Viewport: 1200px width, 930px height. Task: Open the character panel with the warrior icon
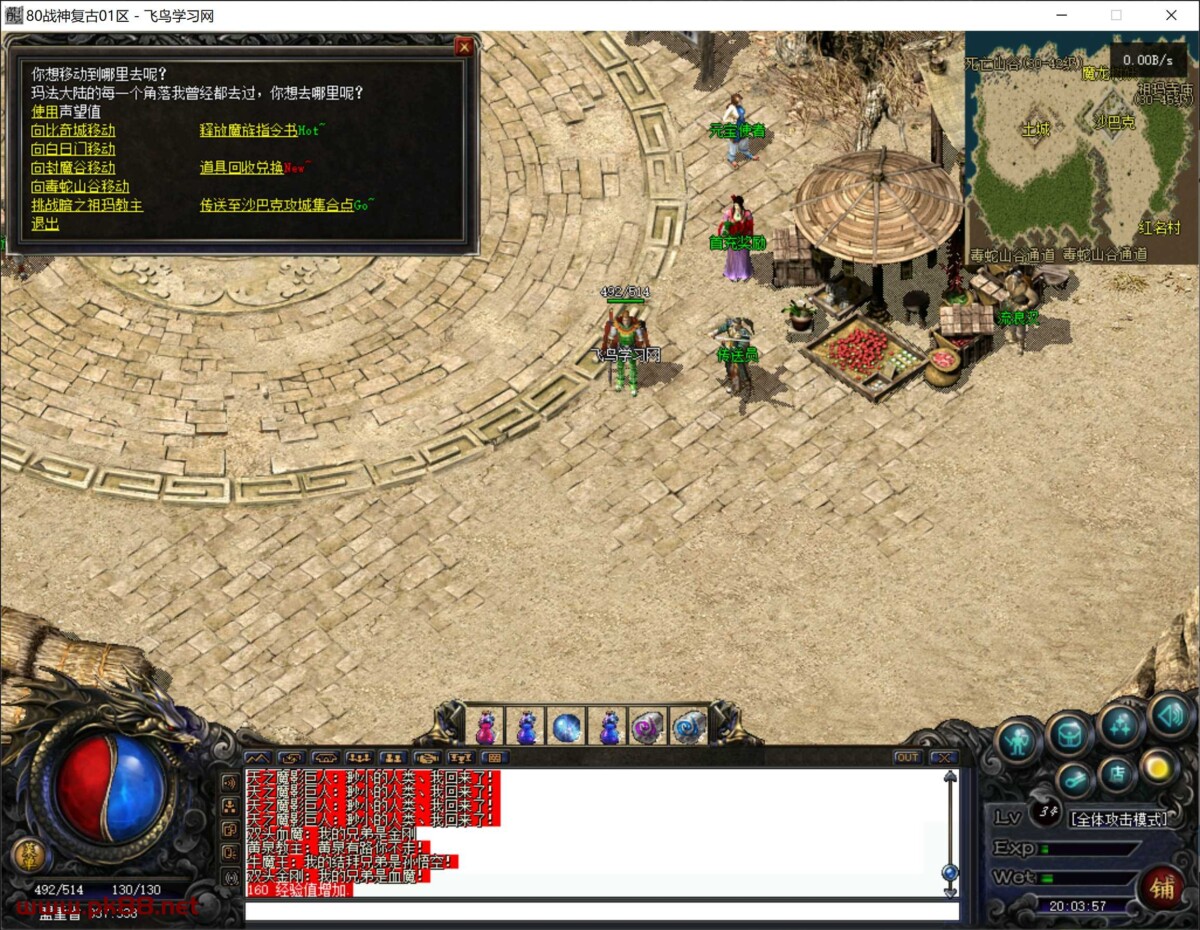click(x=1018, y=741)
